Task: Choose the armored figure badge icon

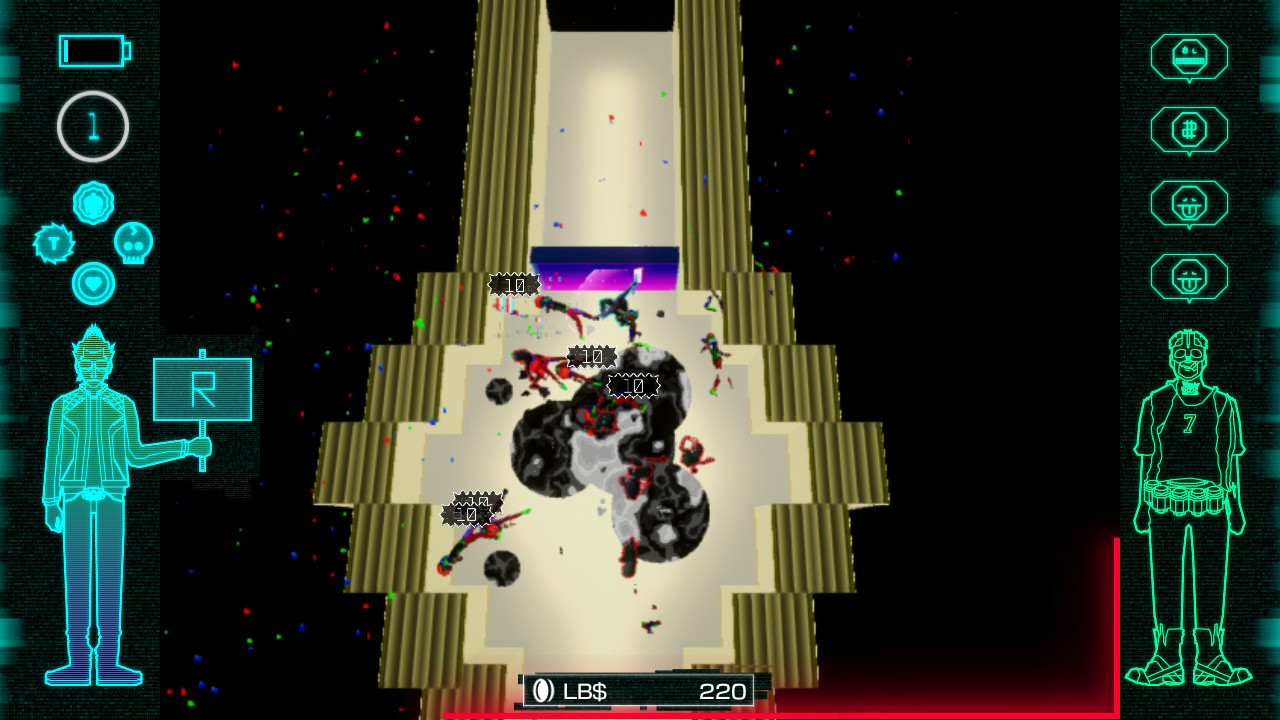Action: pyautogui.click(x=93, y=203)
